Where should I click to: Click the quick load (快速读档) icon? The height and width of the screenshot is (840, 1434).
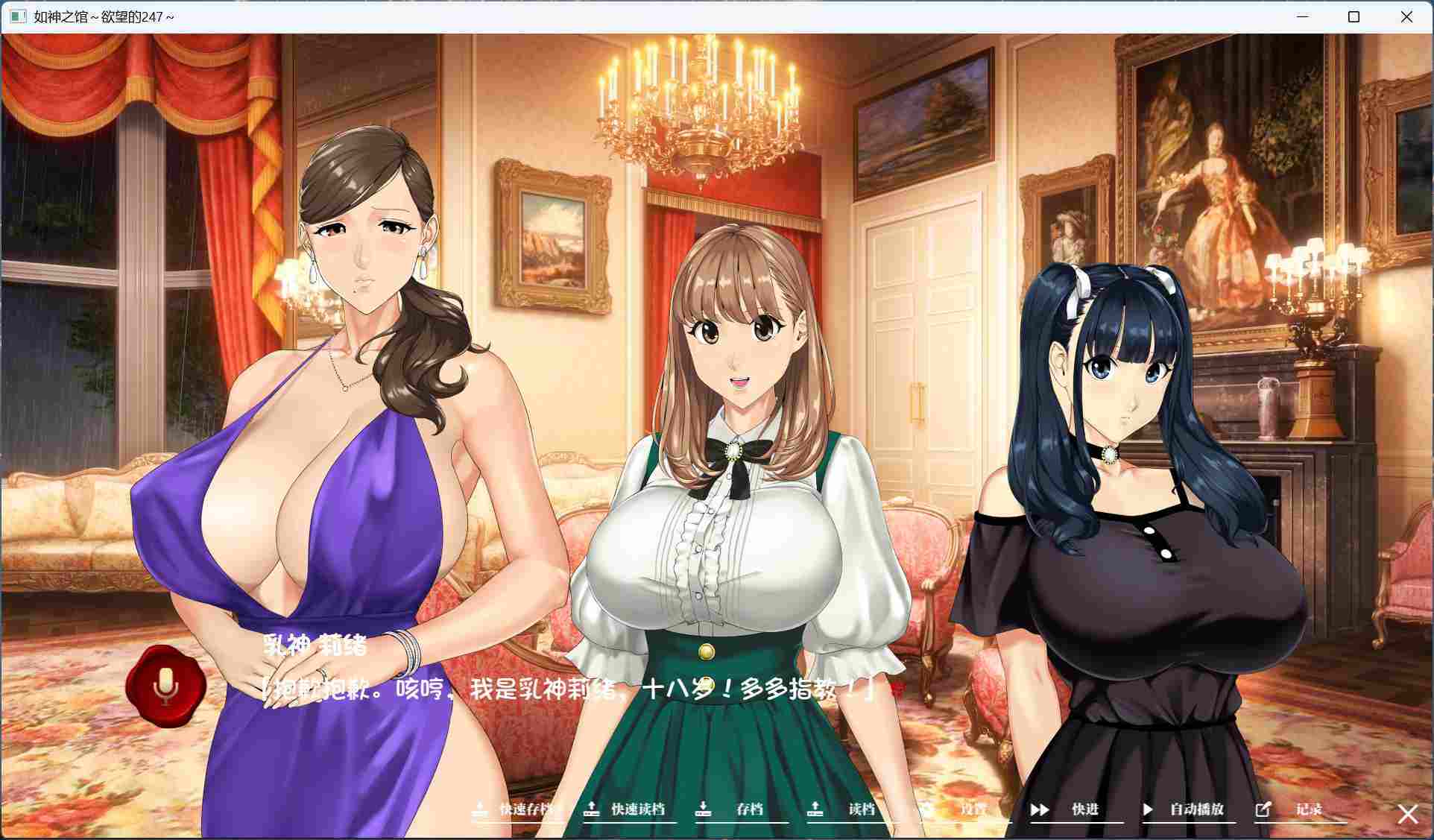pyautogui.click(x=593, y=809)
